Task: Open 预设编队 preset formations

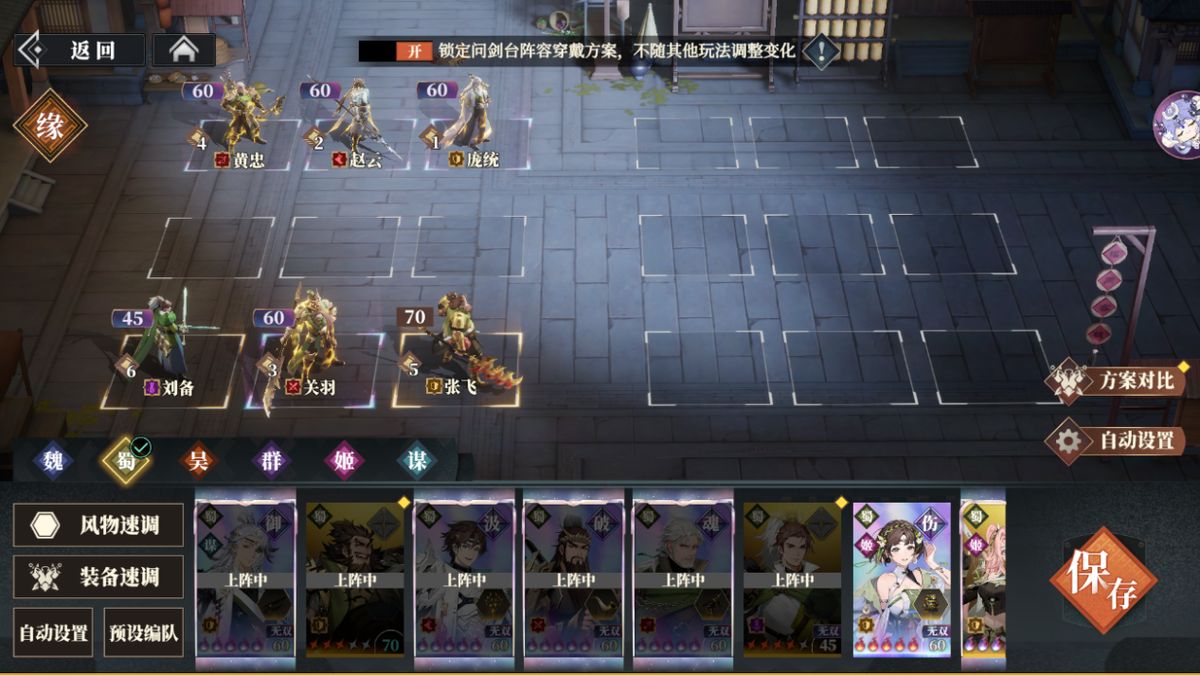Action: [143, 632]
